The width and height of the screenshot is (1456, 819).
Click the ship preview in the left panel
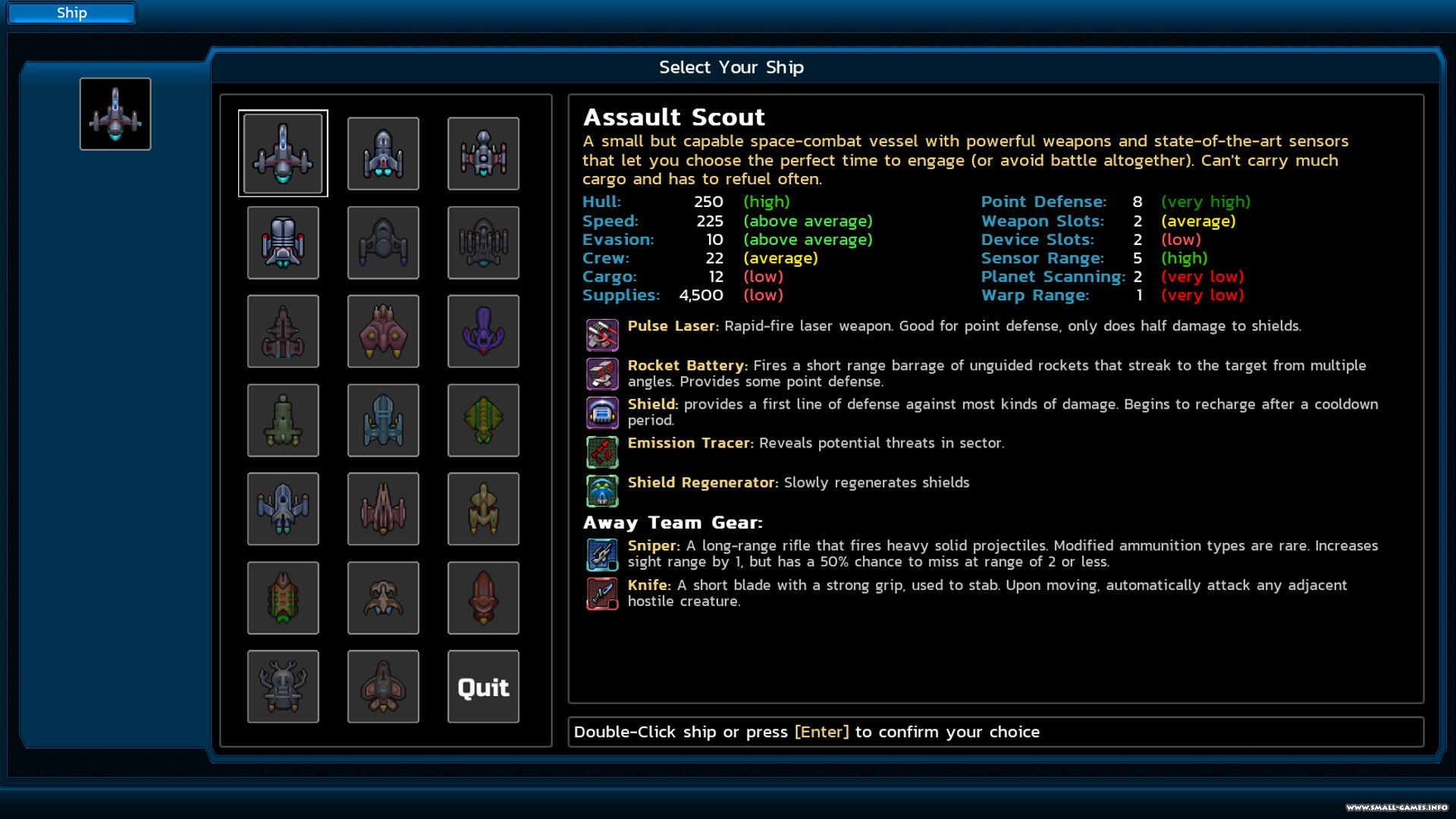[115, 114]
